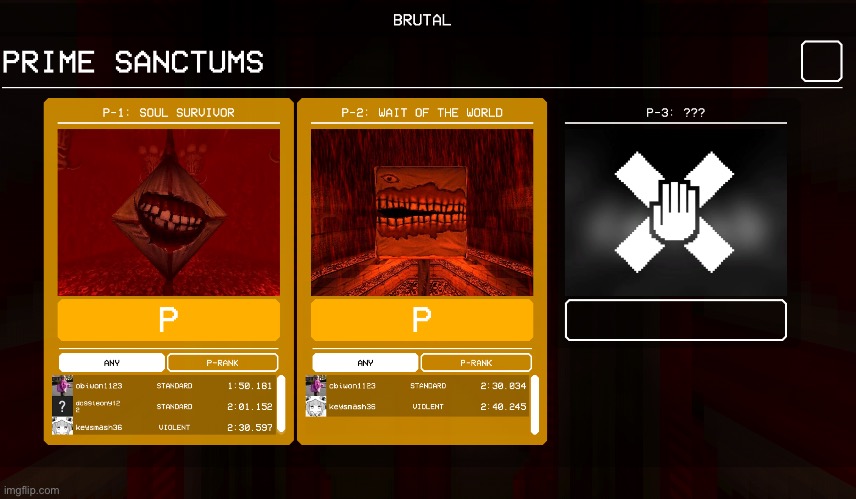Choose the locked P-3 ??? level image
Image resolution: width=856 pixels, height=499 pixels.
click(x=676, y=211)
